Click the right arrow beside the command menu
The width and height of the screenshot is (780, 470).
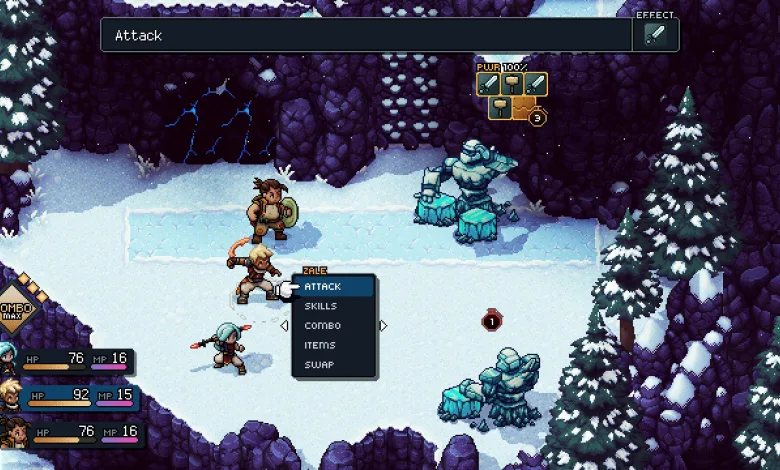tap(383, 325)
